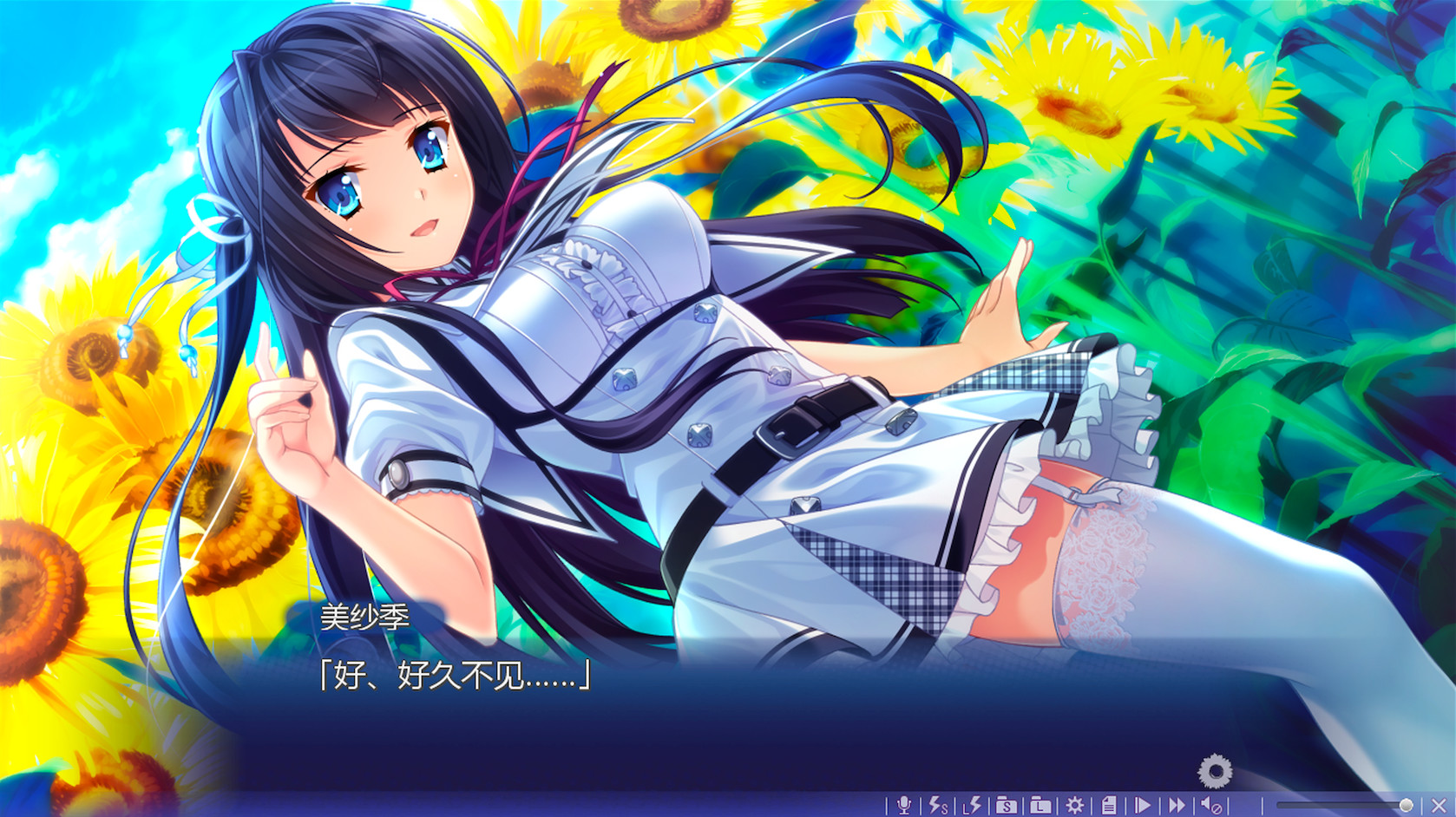Enable auto-play mode with the play icon
Image resolution: width=1456 pixels, height=817 pixels.
point(1143,804)
